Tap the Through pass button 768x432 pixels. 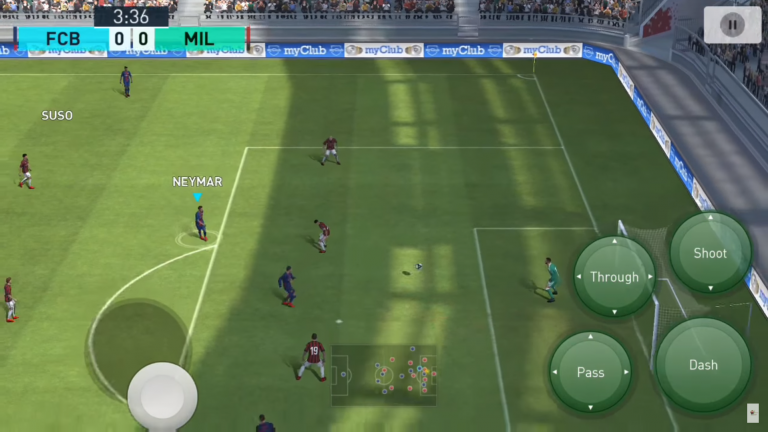614,277
